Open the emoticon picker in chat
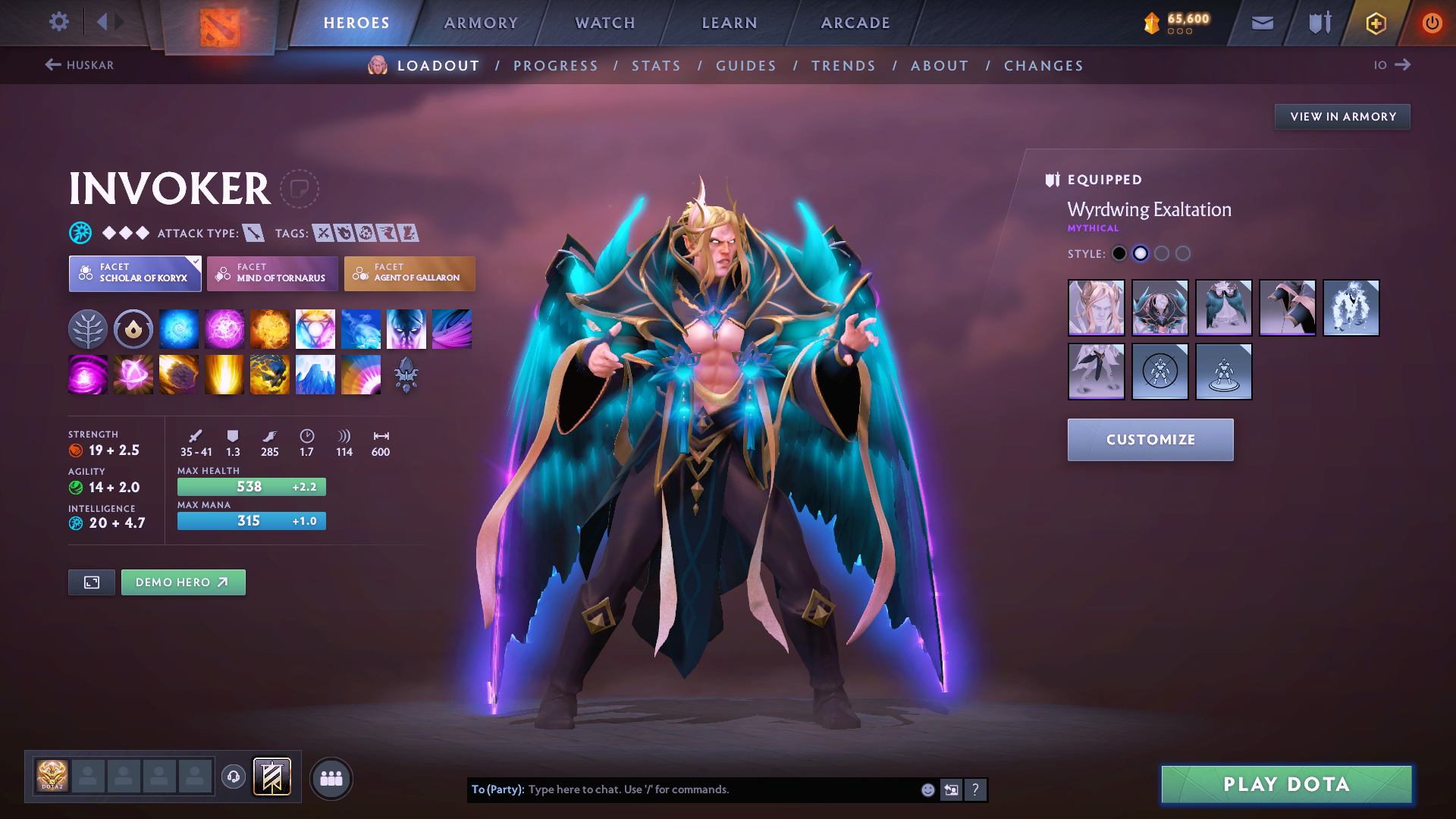The width and height of the screenshot is (1456, 819). pos(927,789)
